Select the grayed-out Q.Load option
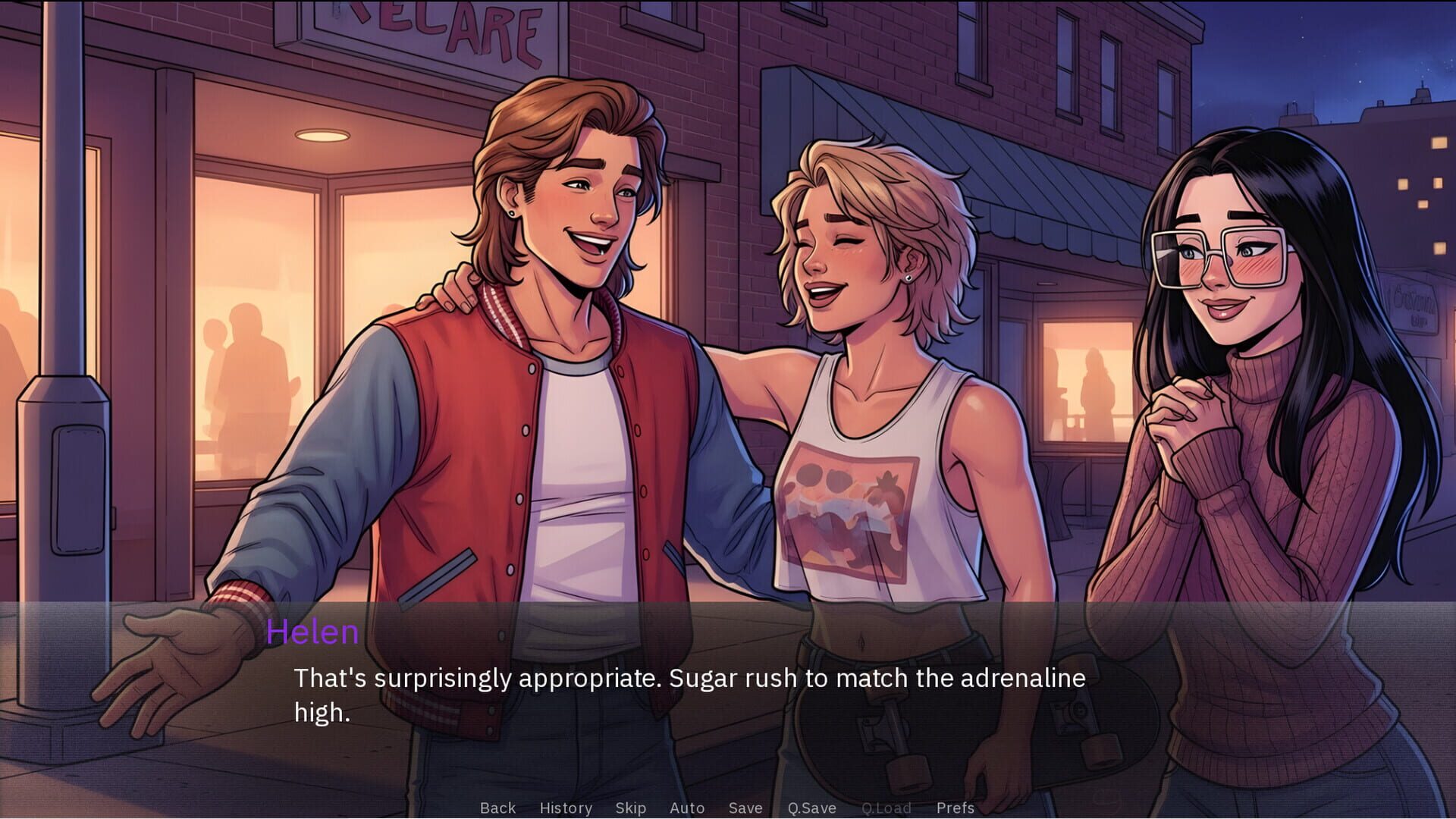This screenshot has height=819, width=1456. [x=887, y=808]
